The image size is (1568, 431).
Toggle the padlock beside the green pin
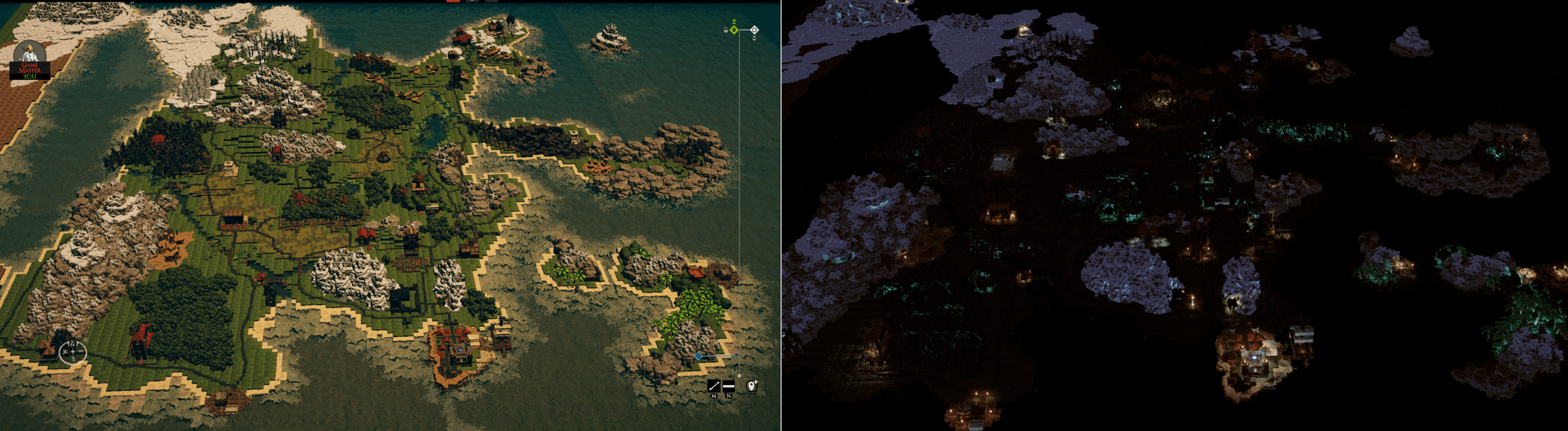click(x=726, y=32)
